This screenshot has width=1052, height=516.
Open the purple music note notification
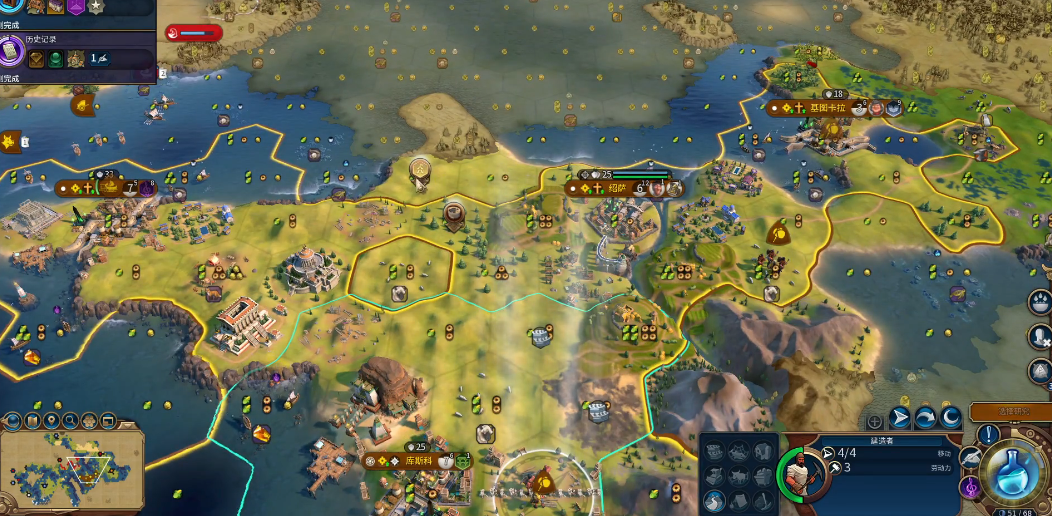pyautogui.click(x=970, y=488)
